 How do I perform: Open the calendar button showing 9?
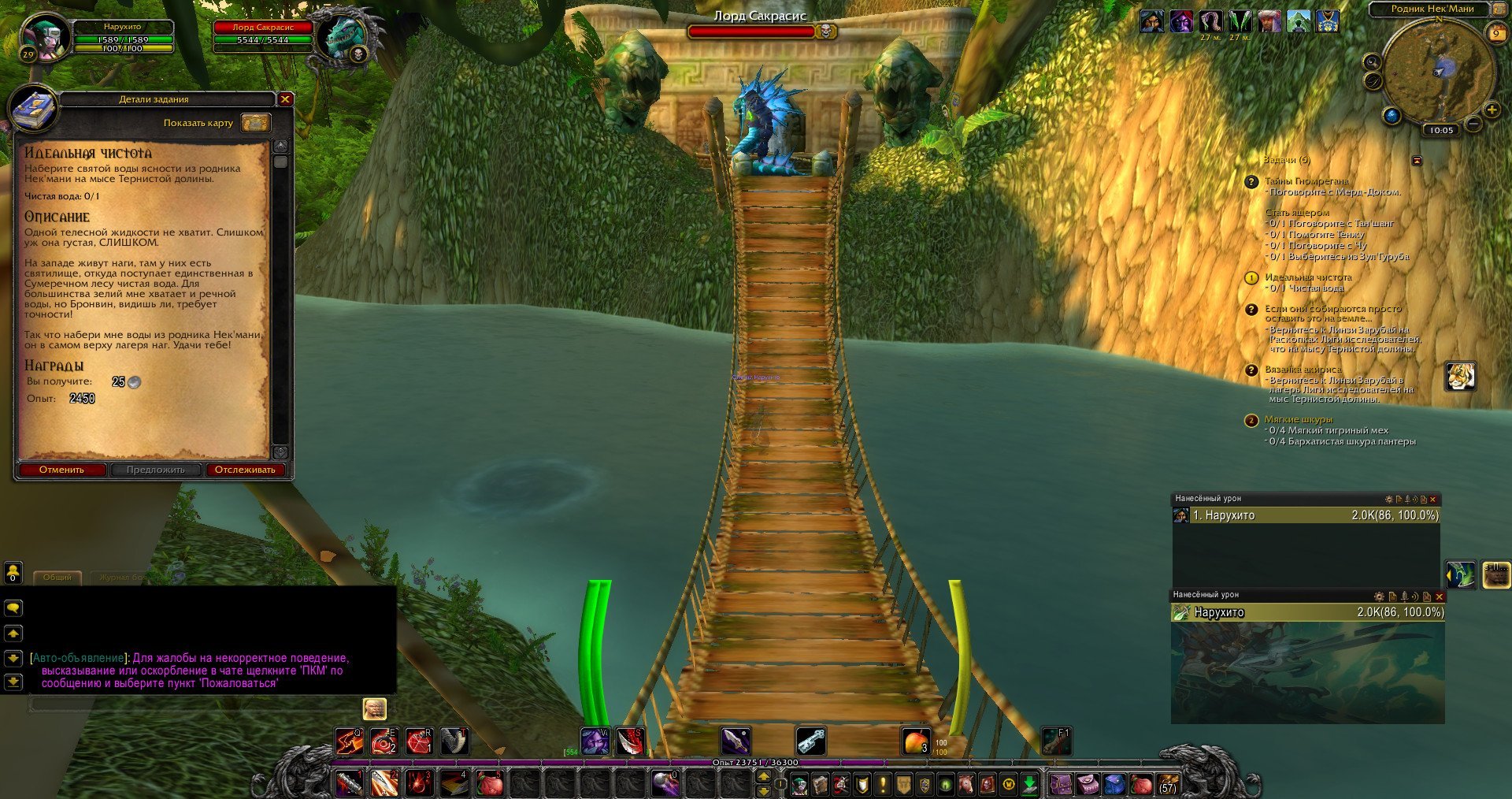point(1495,32)
